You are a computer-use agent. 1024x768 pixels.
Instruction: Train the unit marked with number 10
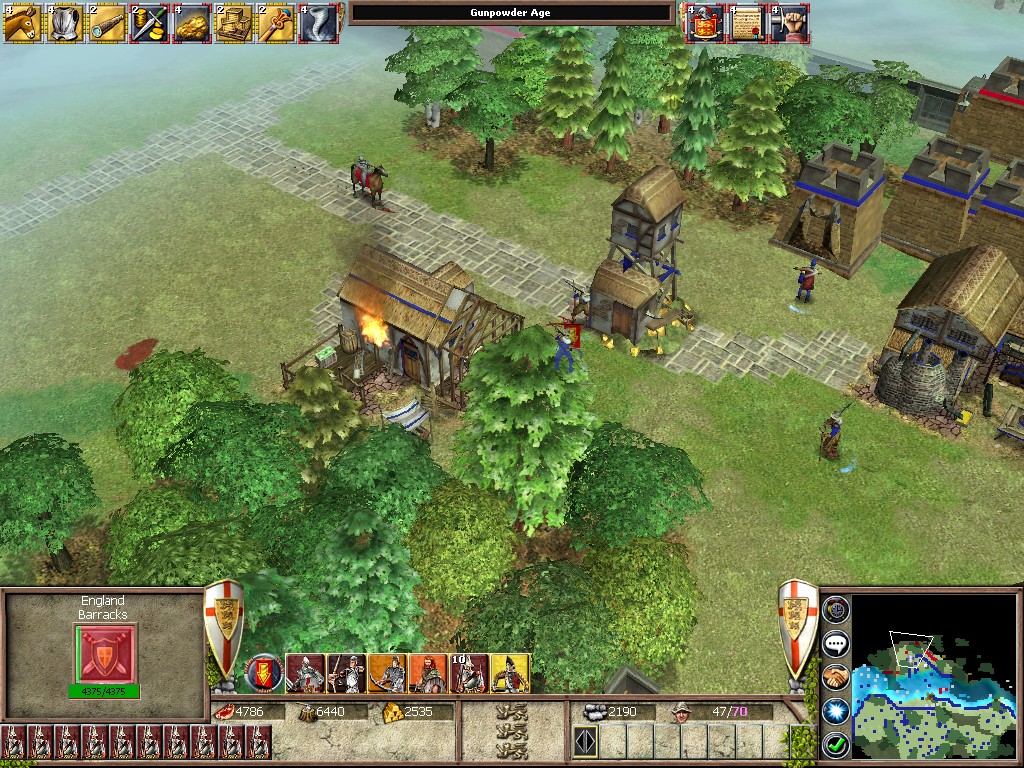(470, 673)
